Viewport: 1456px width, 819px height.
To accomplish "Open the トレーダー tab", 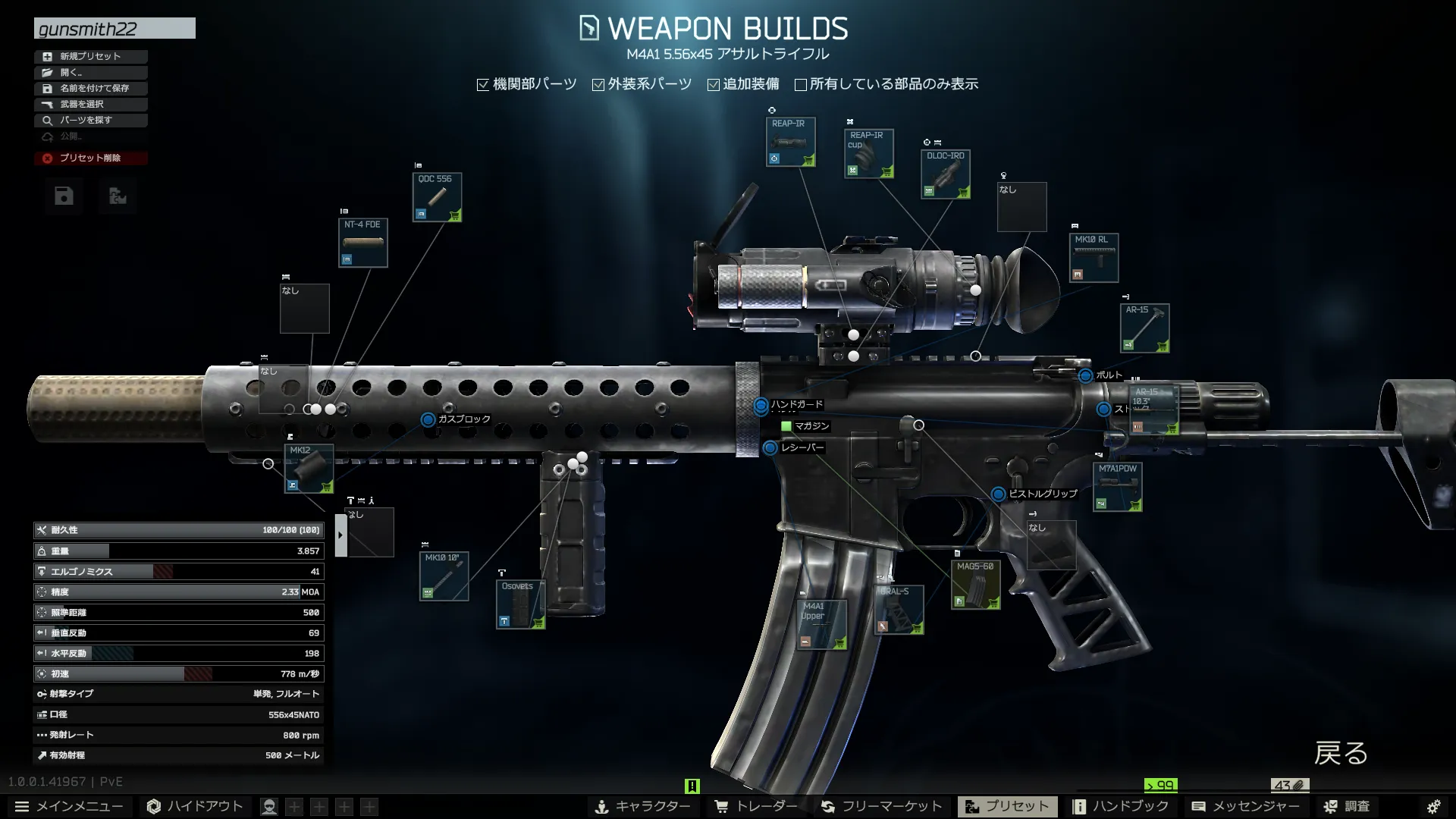I will (x=756, y=806).
